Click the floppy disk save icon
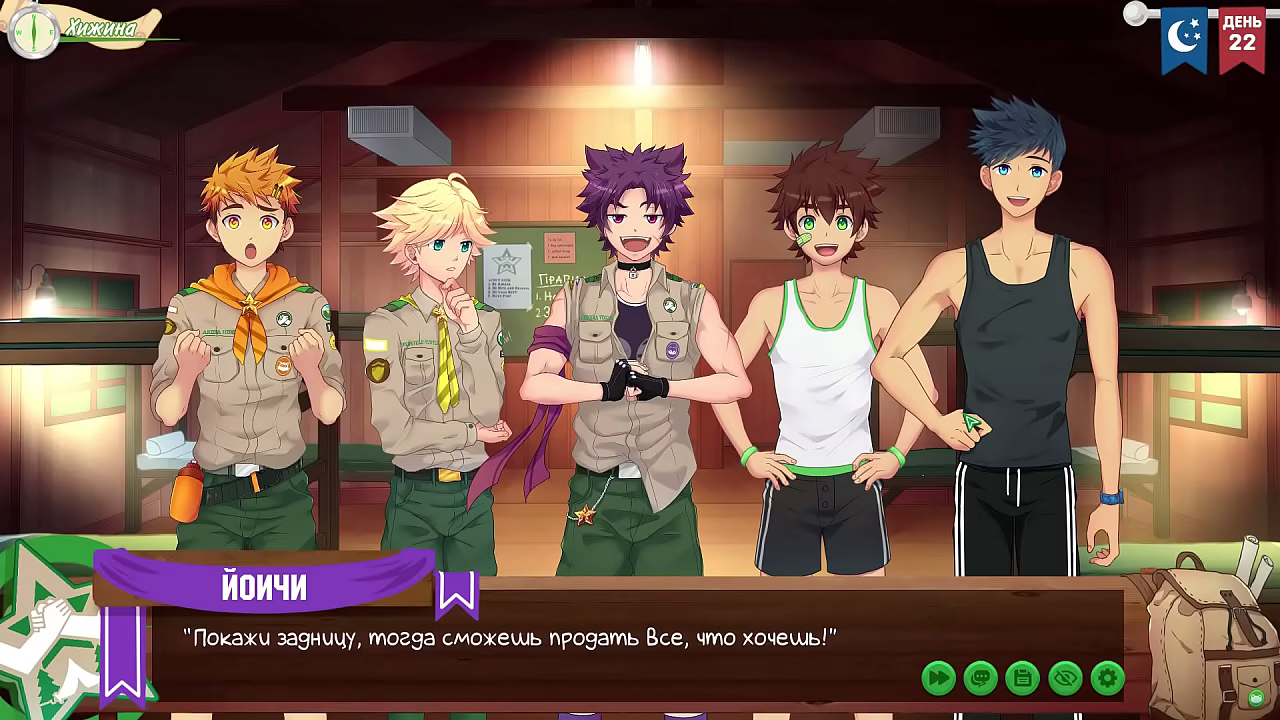This screenshot has height=720, width=1280. 1021,676
